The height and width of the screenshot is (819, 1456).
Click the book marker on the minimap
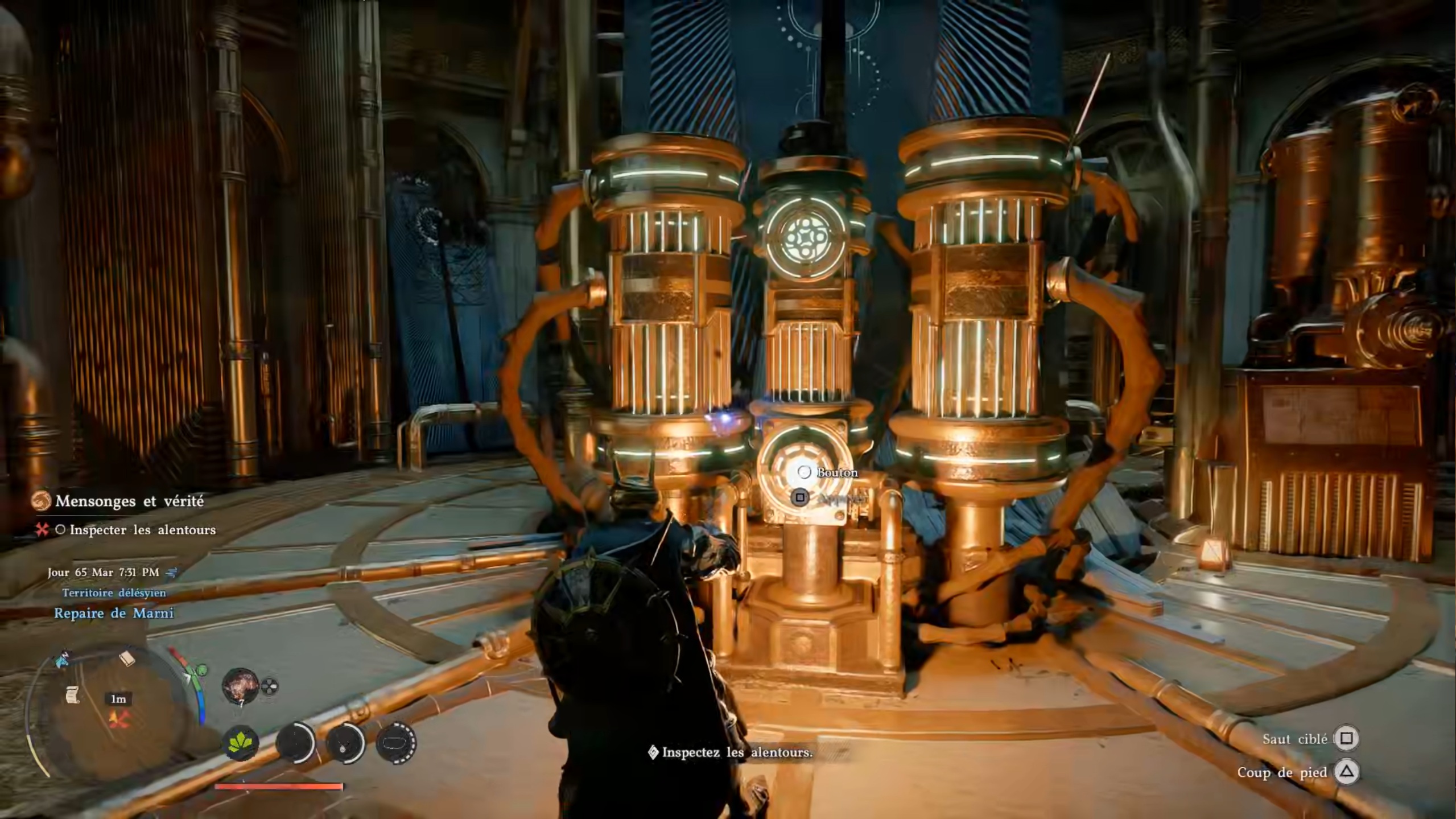pos(127,659)
